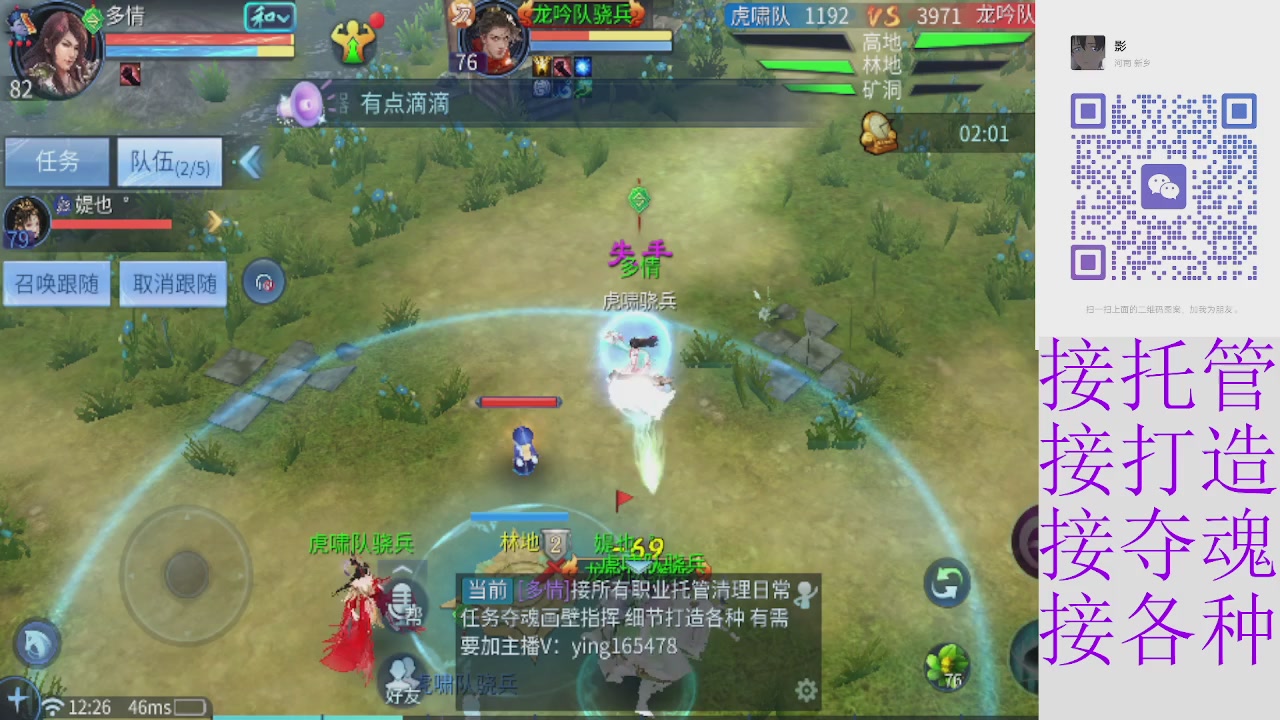
Task: Open the 好友 friends panel icon
Action: pyautogui.click(x=403, y=680)
